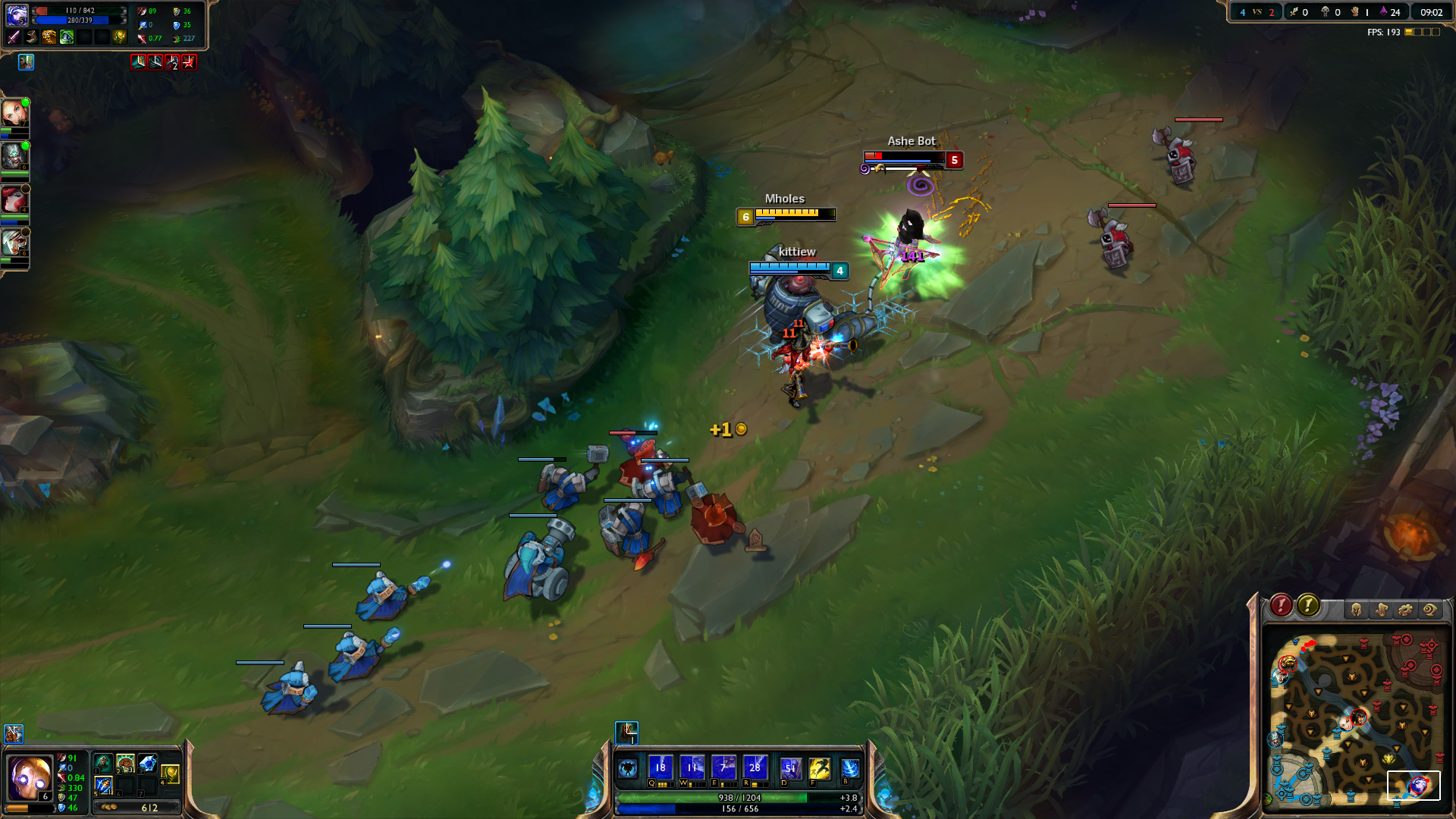
Task: Toggle the yellow caution ping above the minimap
Action: tap(1309, 607)
